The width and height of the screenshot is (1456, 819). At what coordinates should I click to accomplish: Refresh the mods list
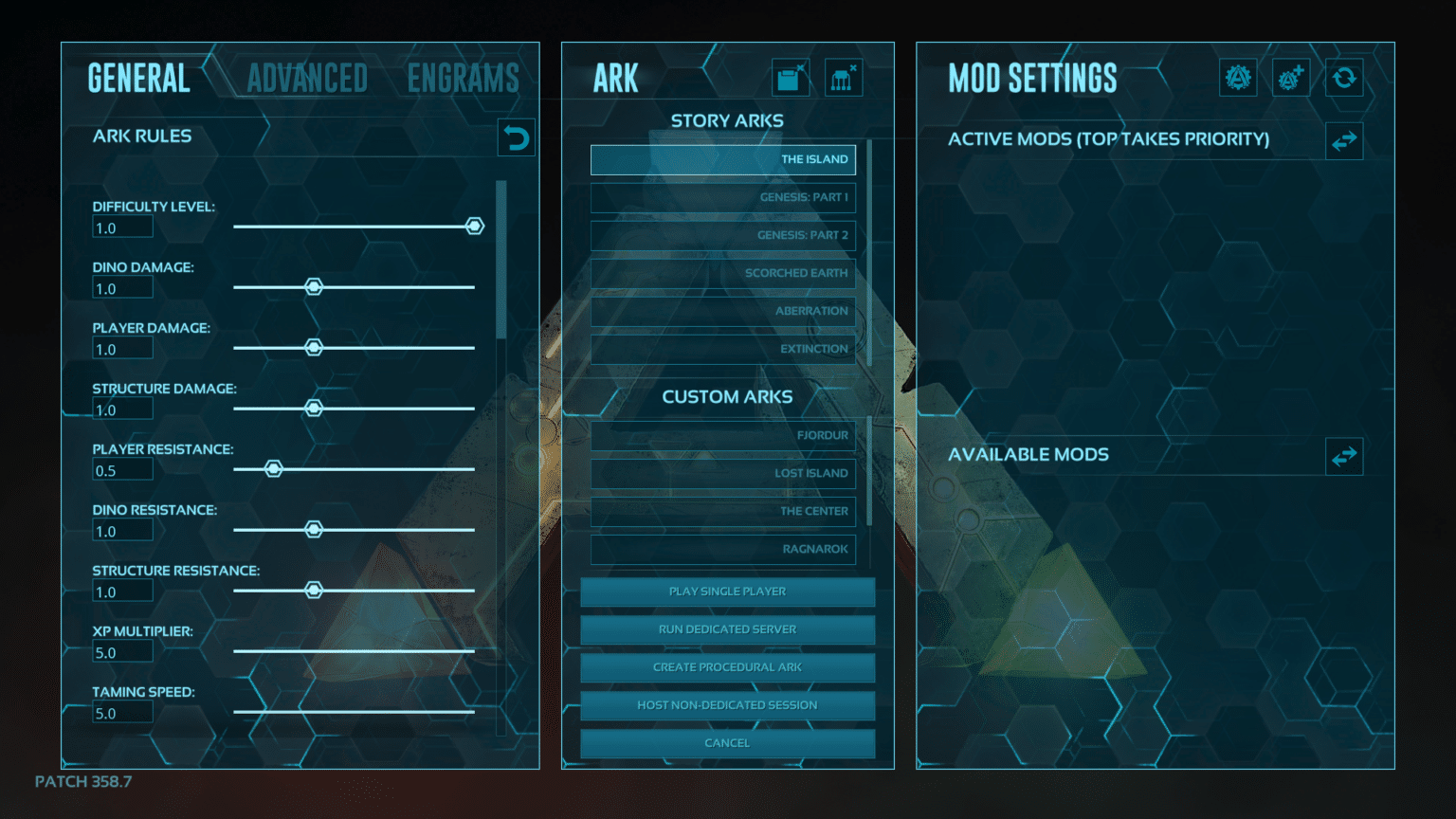(1344, 78)
